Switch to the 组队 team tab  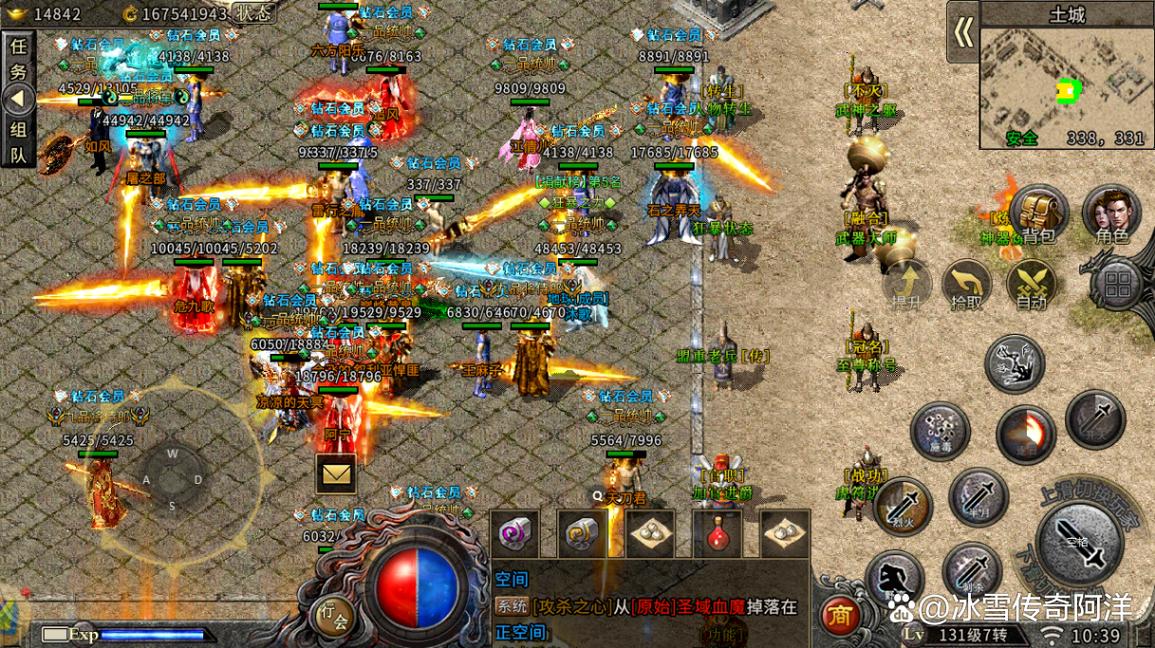point(18,142)
